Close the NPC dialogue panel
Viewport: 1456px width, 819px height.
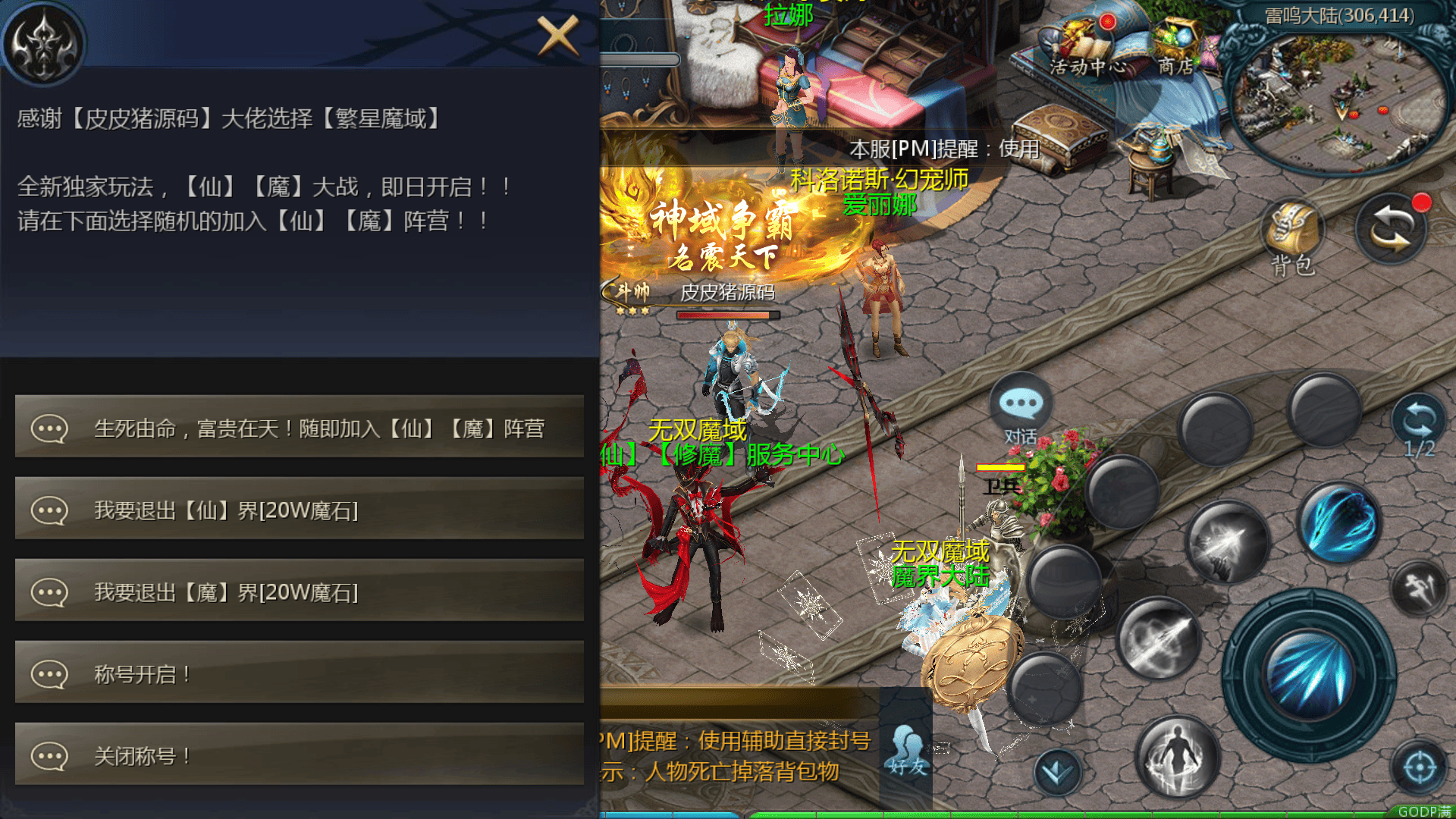click(558, 36)
